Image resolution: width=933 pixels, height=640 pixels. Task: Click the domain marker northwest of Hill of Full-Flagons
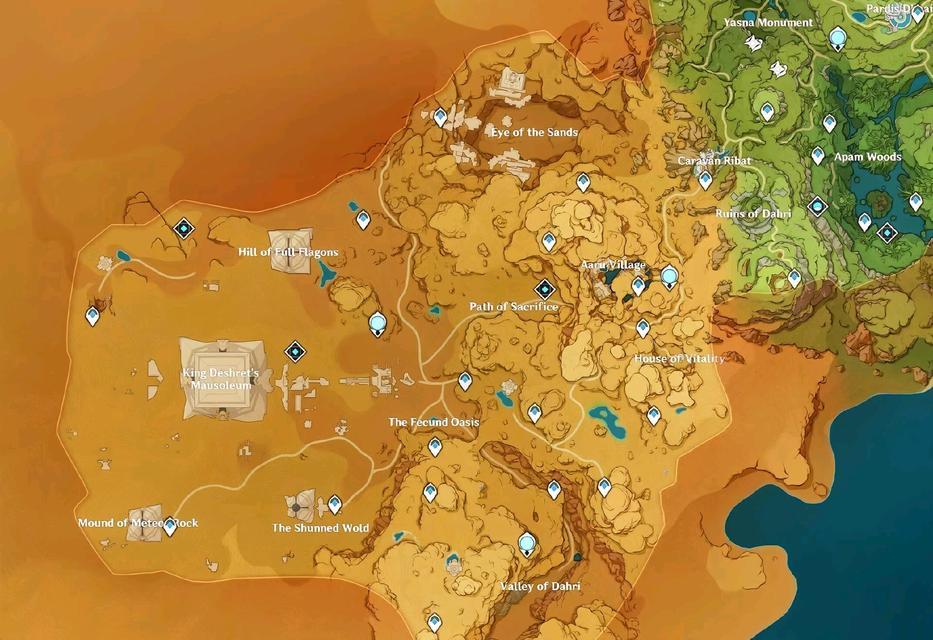(x=183, y=229)
